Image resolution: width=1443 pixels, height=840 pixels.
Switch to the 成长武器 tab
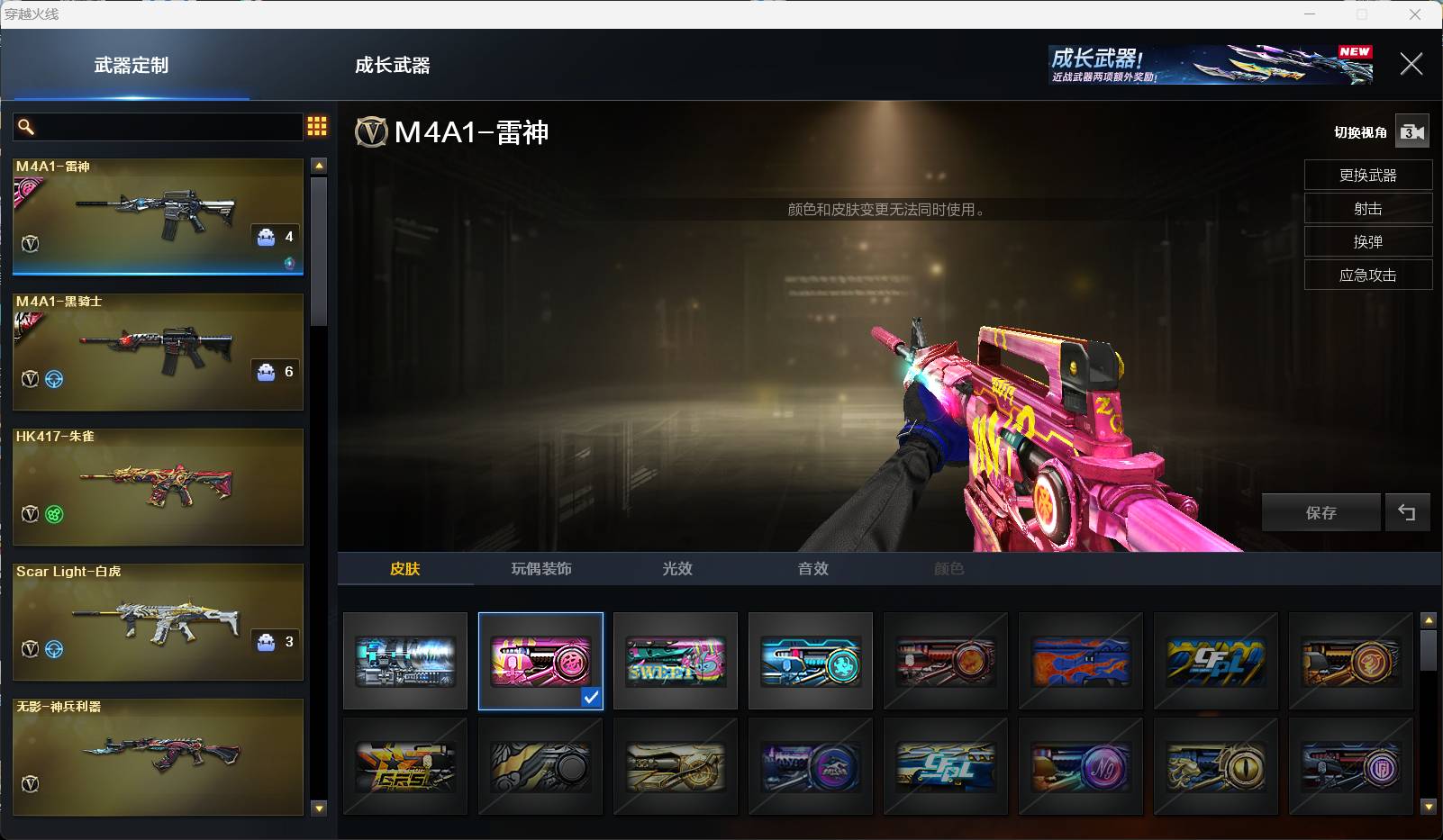(392, 65)
